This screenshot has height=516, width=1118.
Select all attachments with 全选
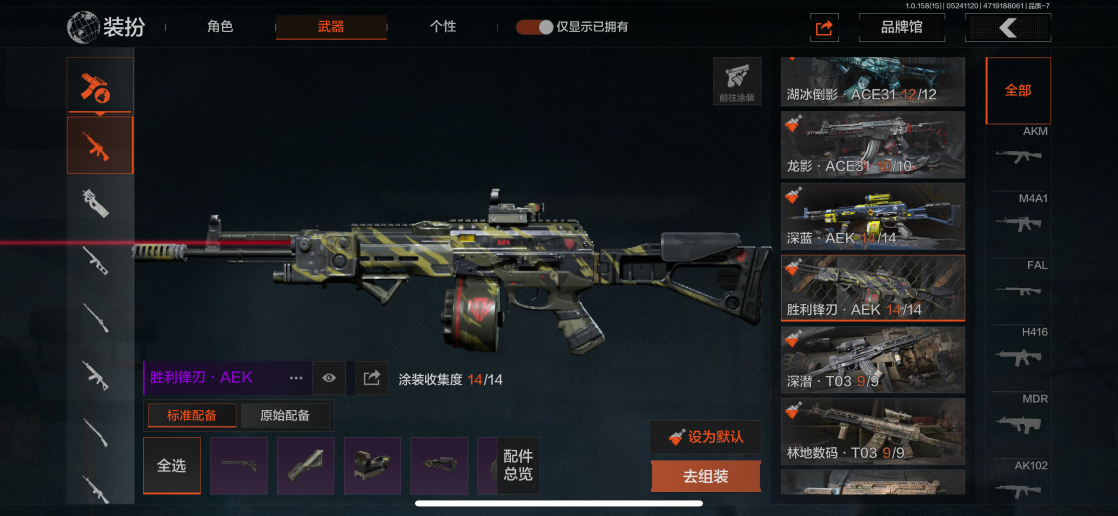[x=172, y=466]
